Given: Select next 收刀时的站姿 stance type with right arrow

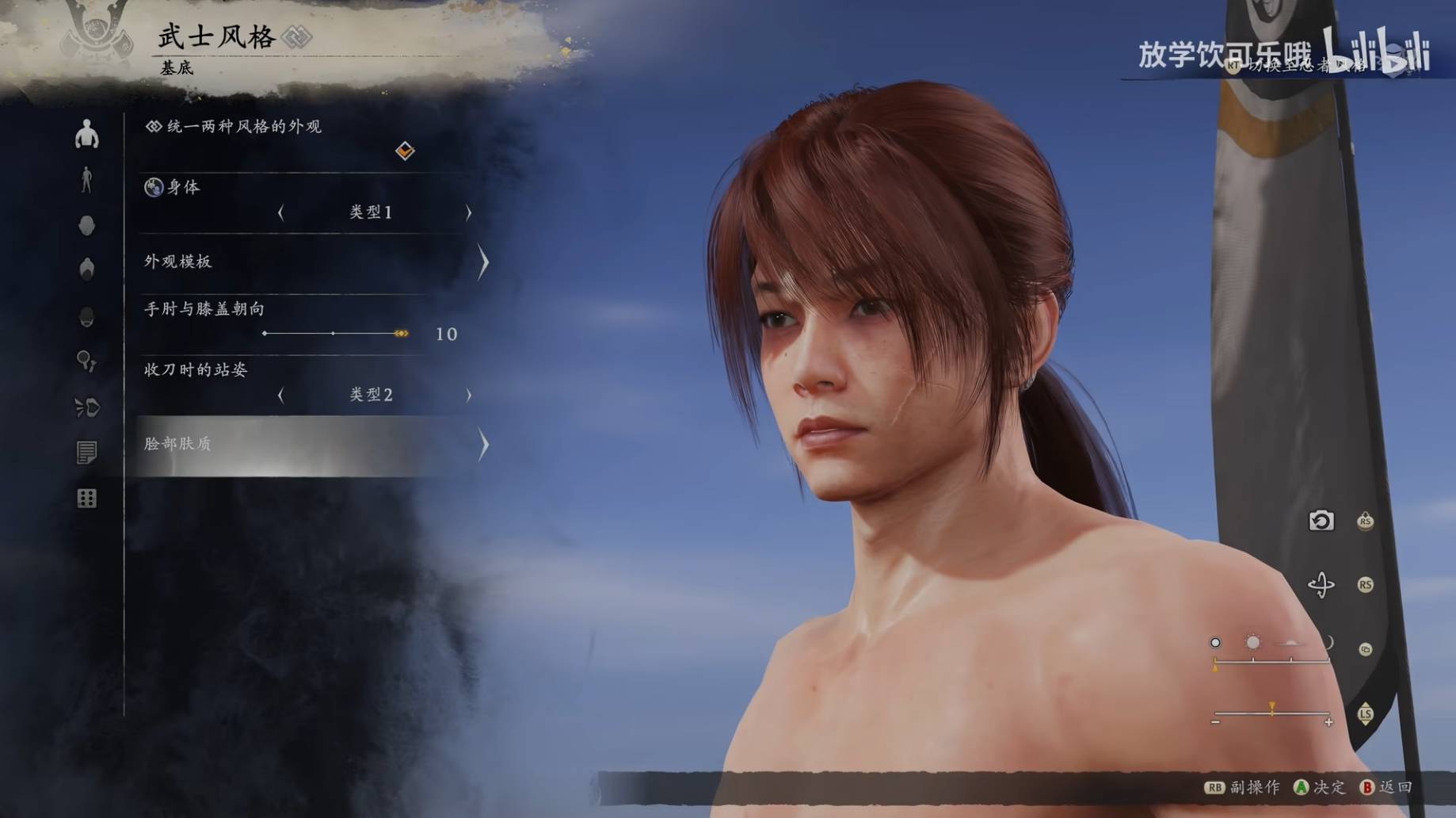Looking at the screenshot, I should (x=468, y=395).
